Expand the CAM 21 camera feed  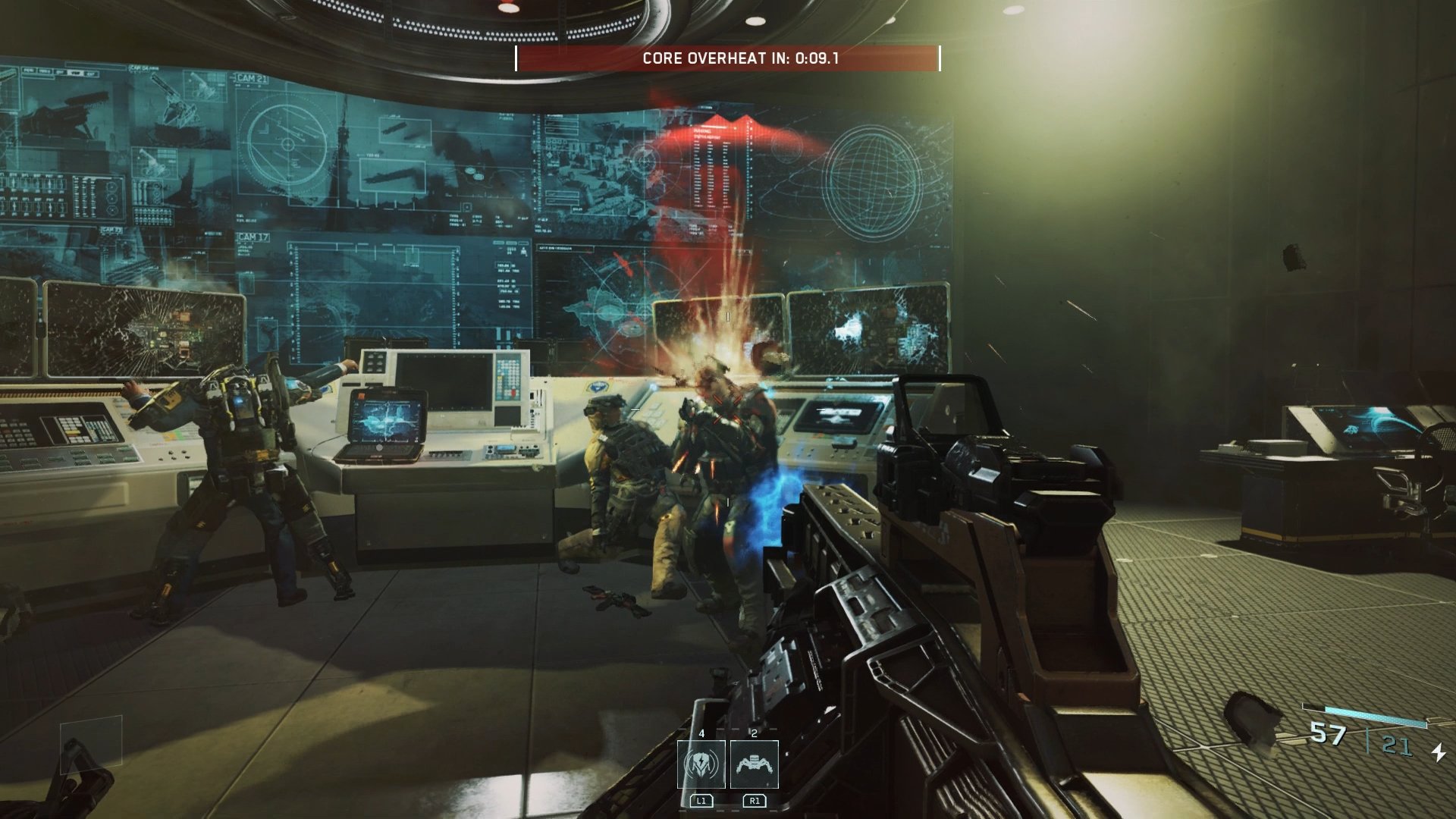(x=253, y=79)
